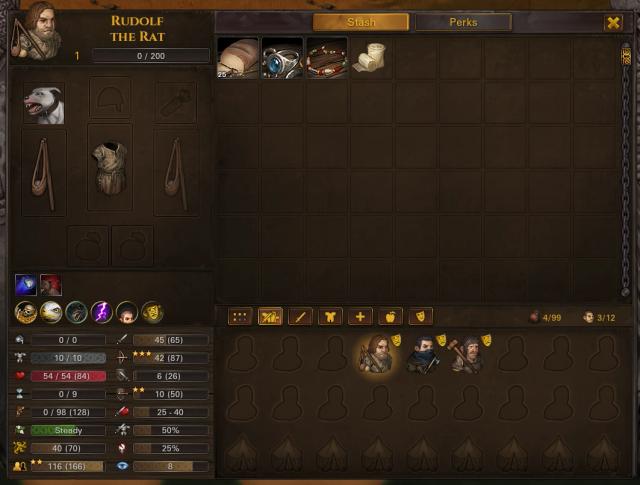Show all items with the dotted filter
640x485 pixels.
point(240,317)
